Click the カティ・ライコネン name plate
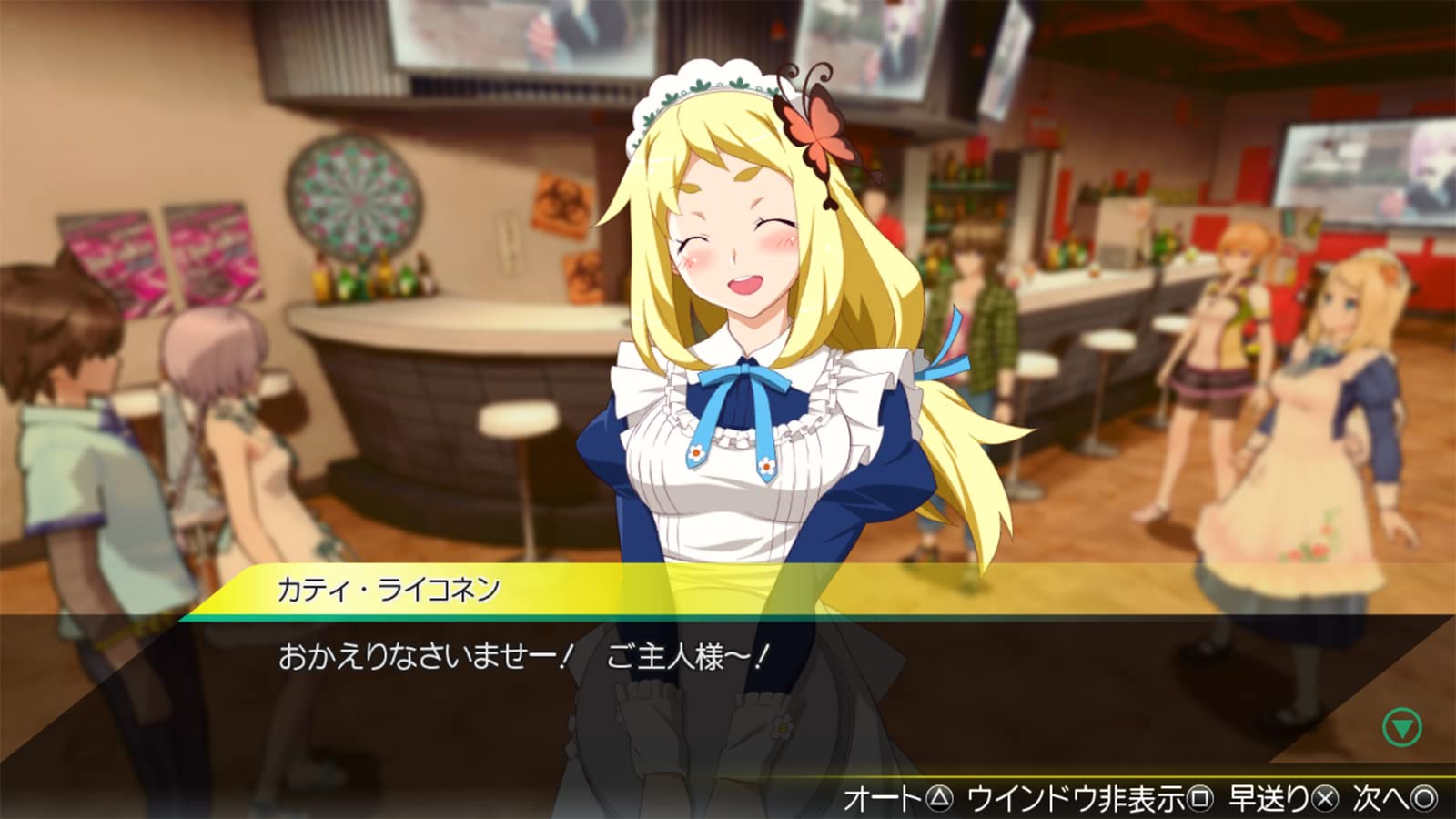The image size is (1456, 819). point(391,588)
